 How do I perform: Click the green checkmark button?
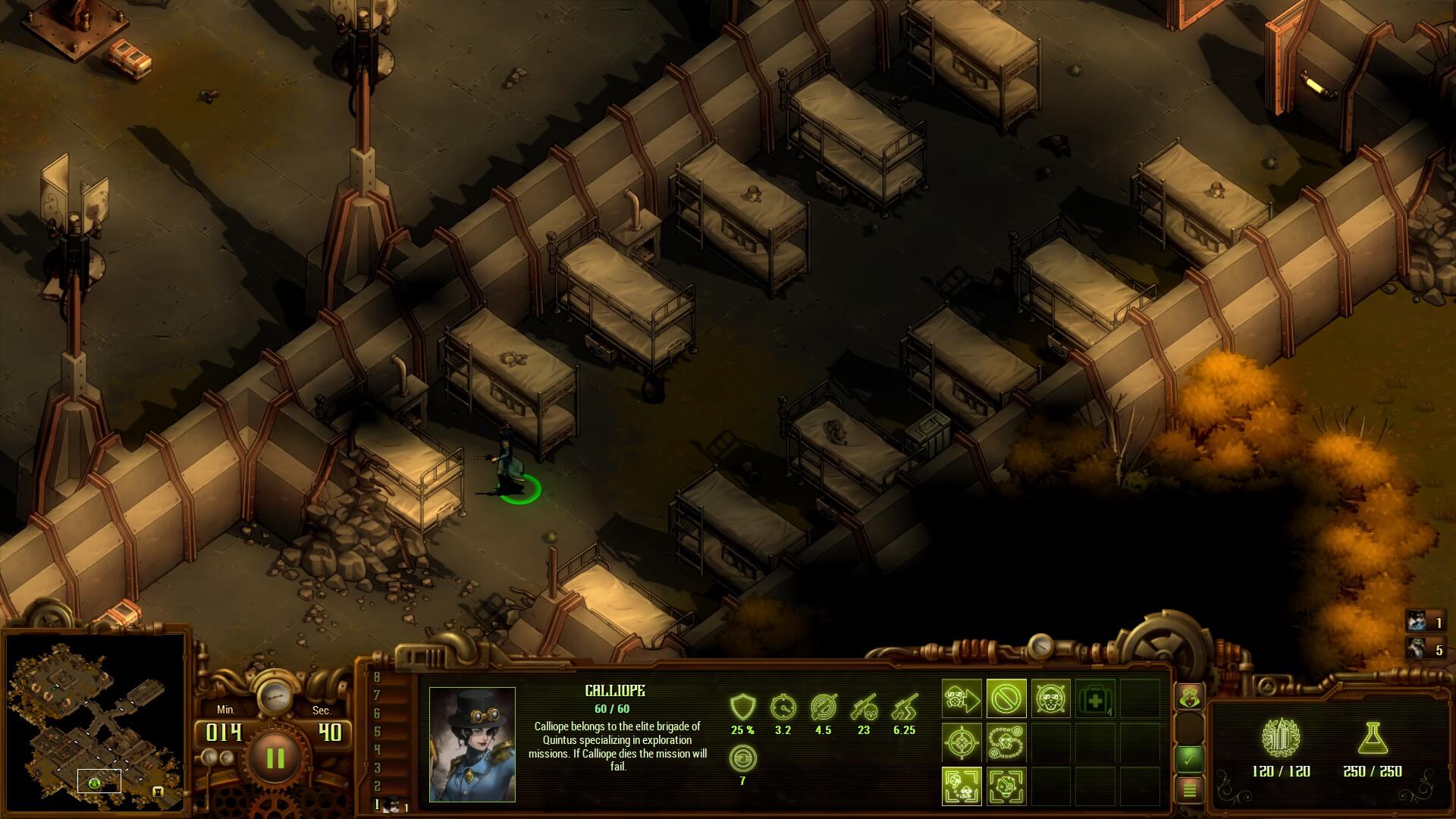pyautogui.click(x=1189, y=758)
